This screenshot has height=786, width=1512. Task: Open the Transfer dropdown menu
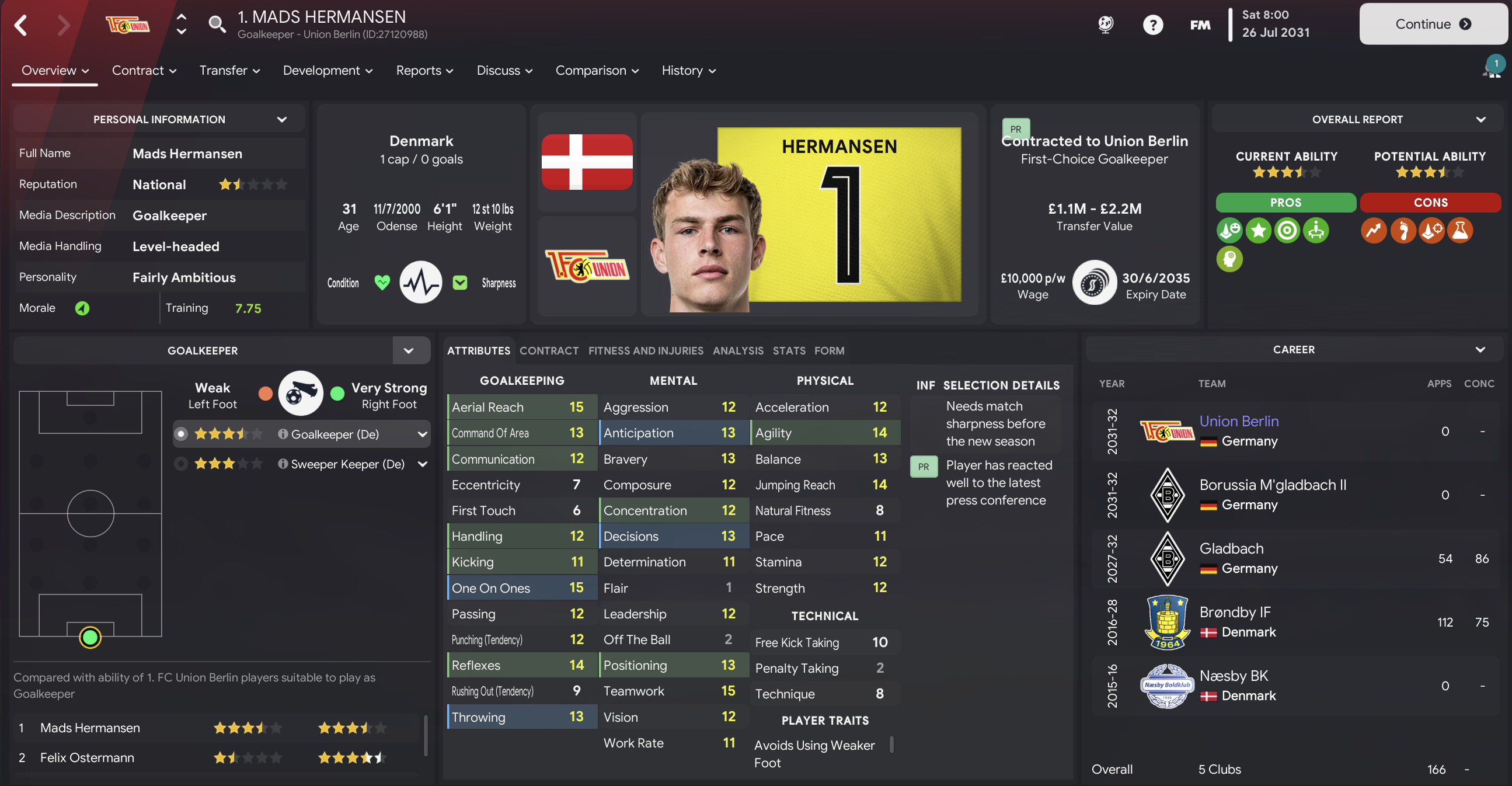click(229, 71)
